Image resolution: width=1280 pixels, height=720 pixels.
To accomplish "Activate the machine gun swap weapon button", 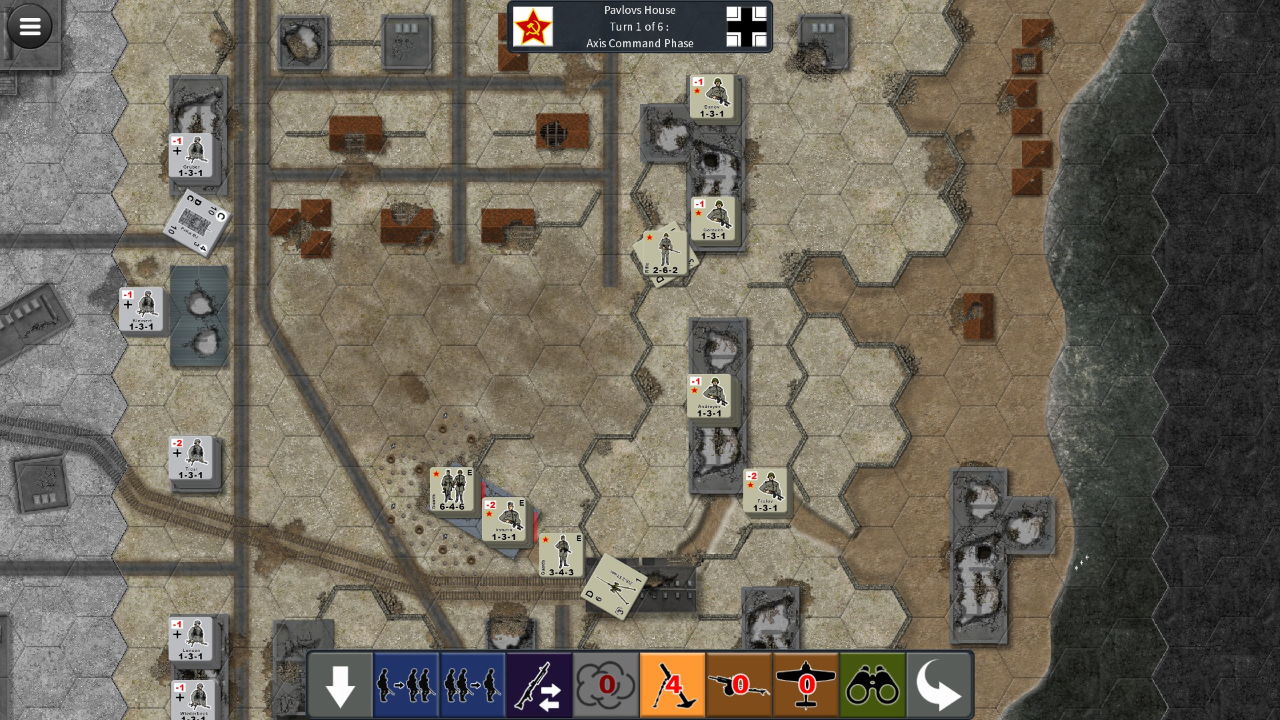I will click(539, 686).
